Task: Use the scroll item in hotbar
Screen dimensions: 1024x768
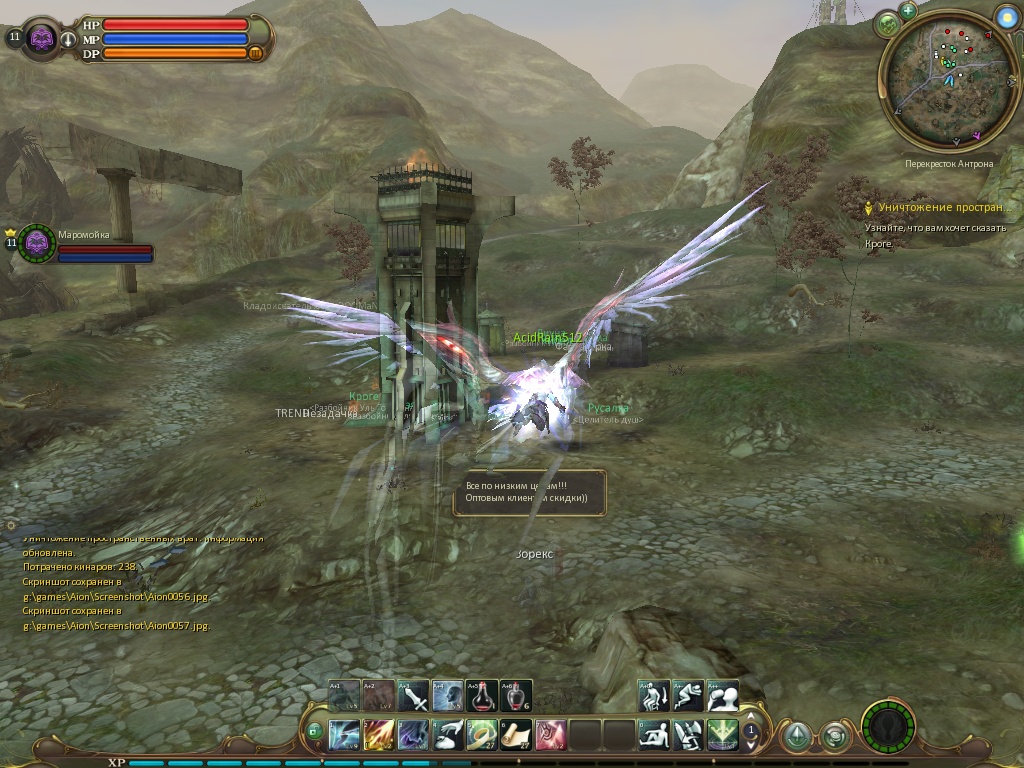Action: 515,735
